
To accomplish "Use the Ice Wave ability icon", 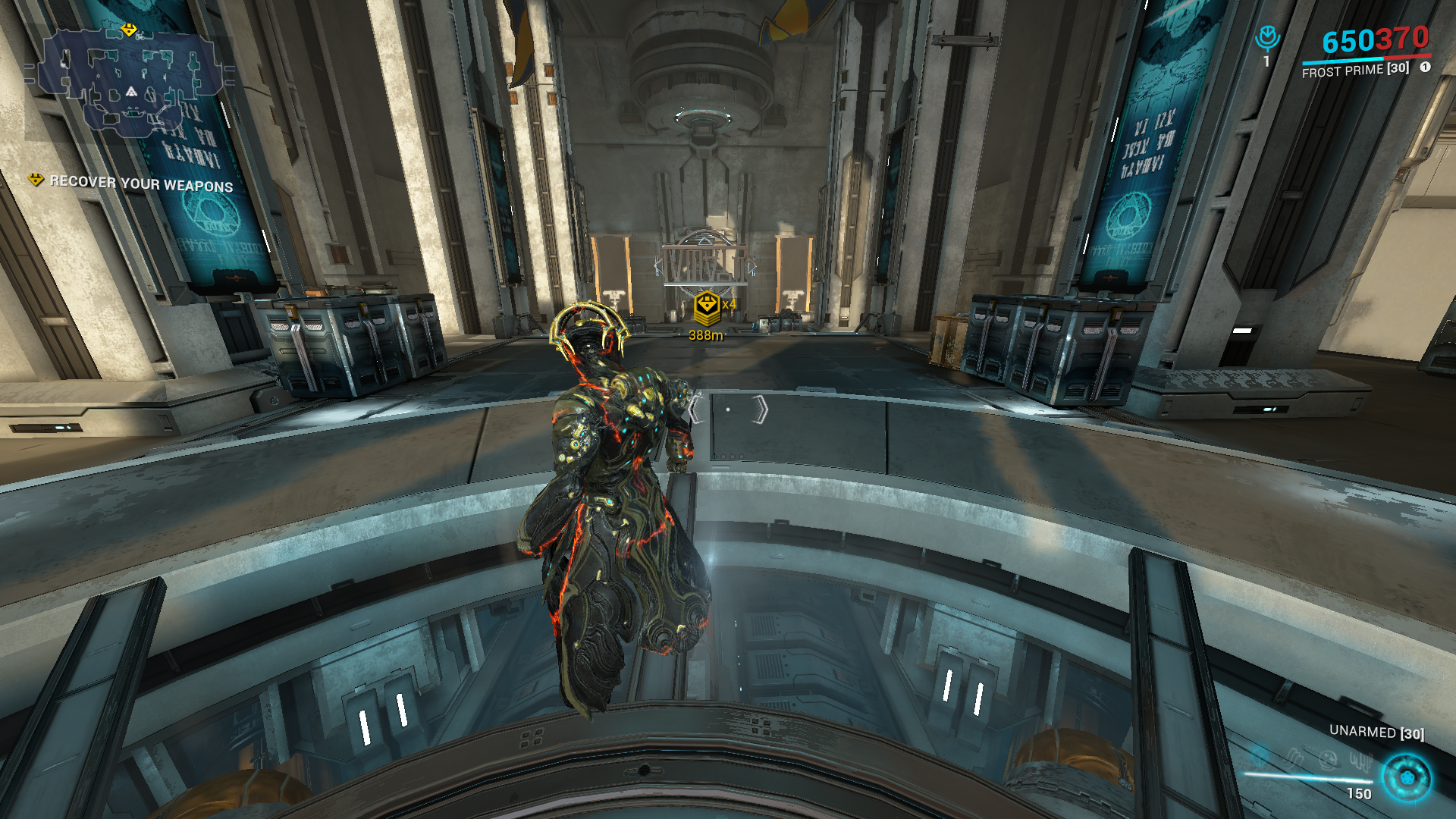I will tap(1294, 757).
